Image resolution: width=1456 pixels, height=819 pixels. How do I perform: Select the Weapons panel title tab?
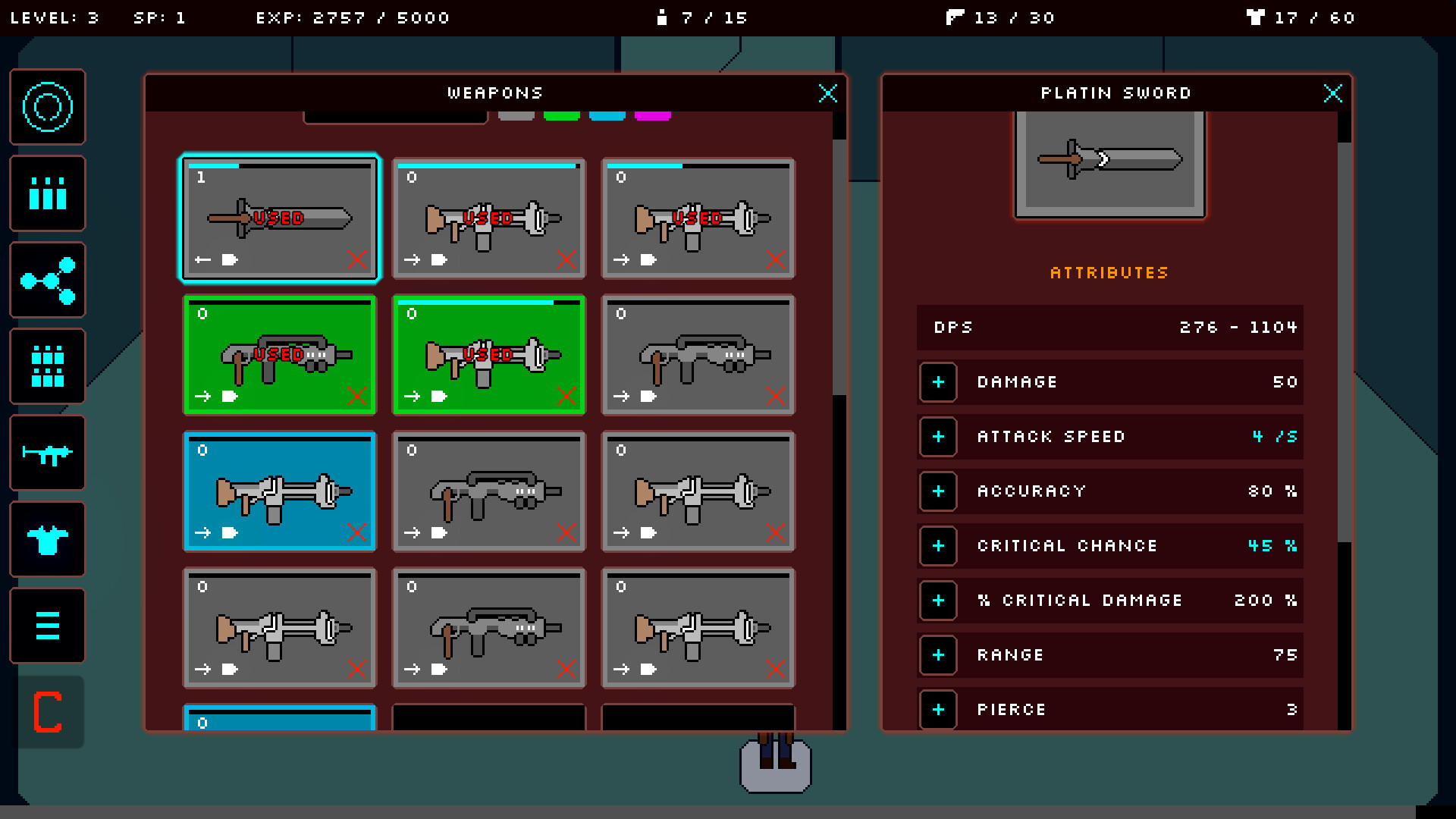point(494,93)
